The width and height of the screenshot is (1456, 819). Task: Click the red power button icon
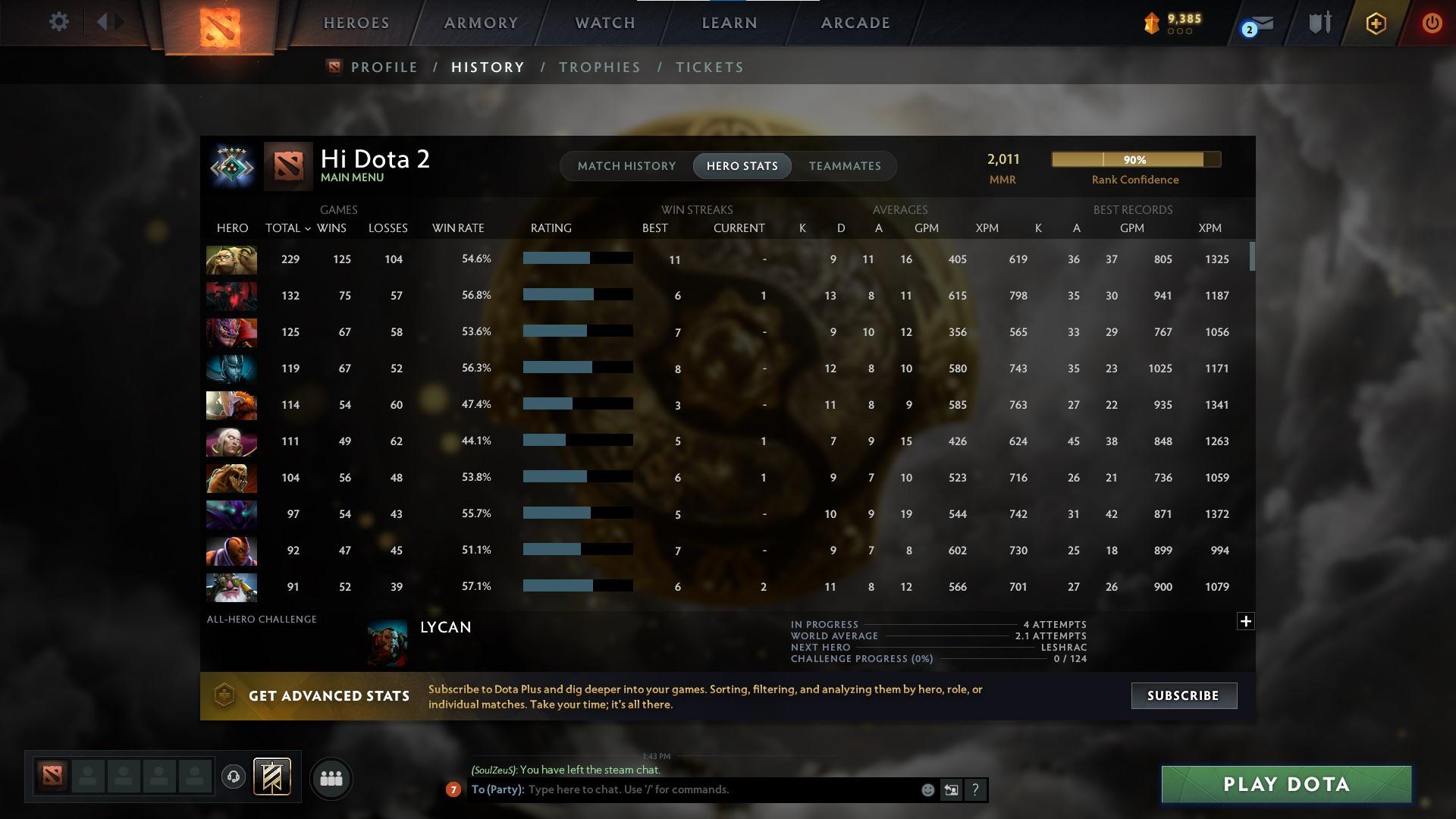click(1432, 23)
